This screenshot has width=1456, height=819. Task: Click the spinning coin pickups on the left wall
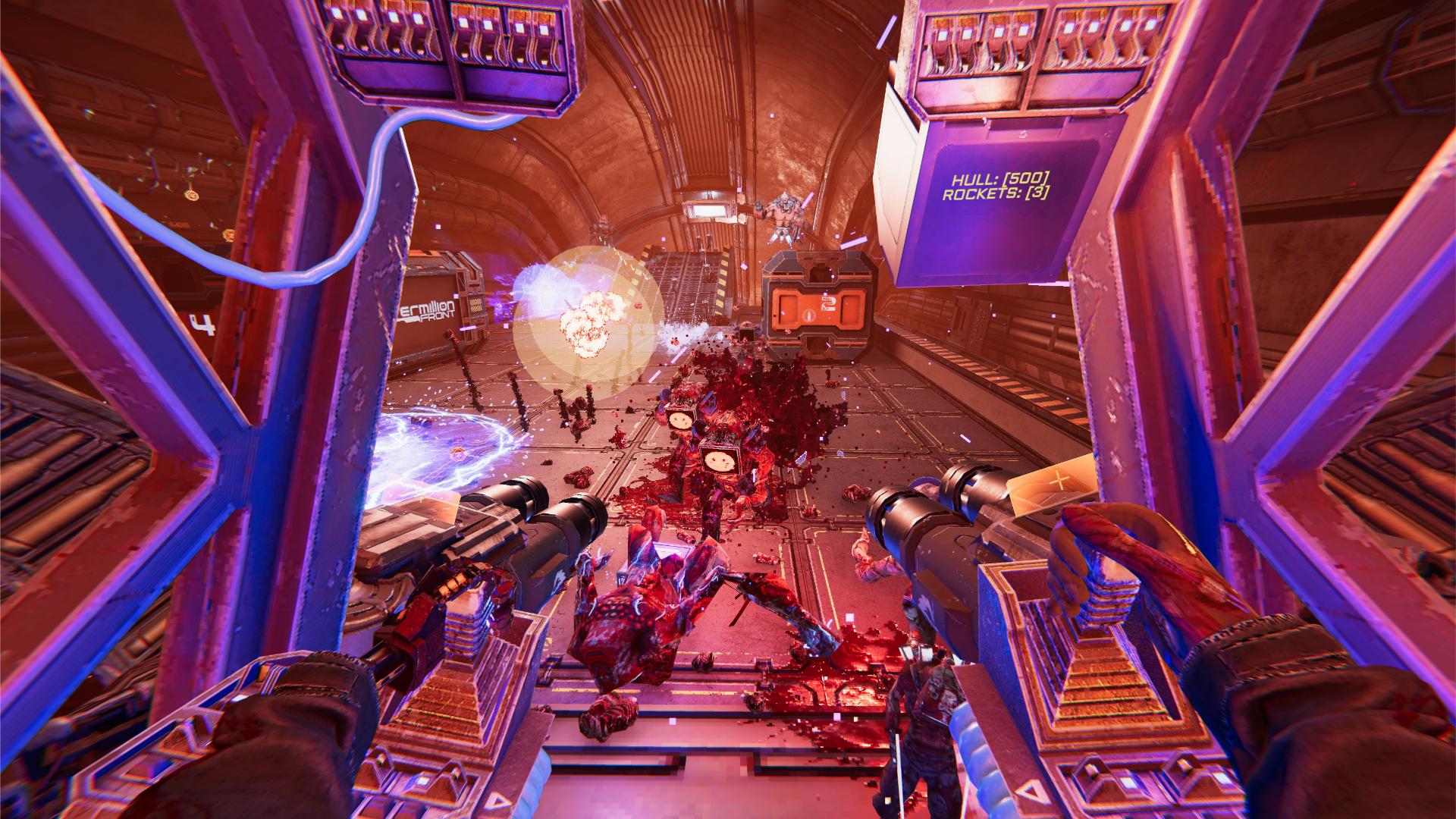click(x=192, y=195)
